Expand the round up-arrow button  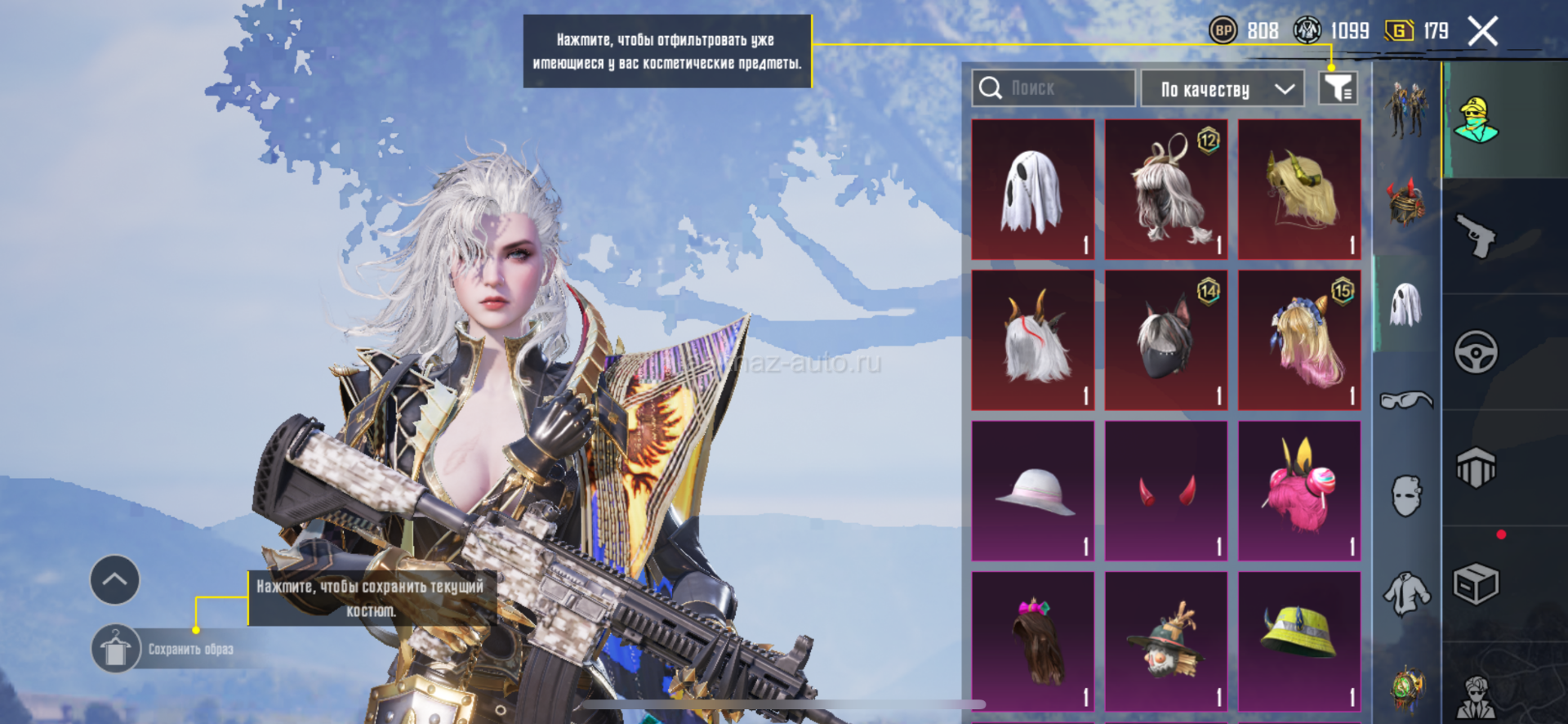coord(114,580)
